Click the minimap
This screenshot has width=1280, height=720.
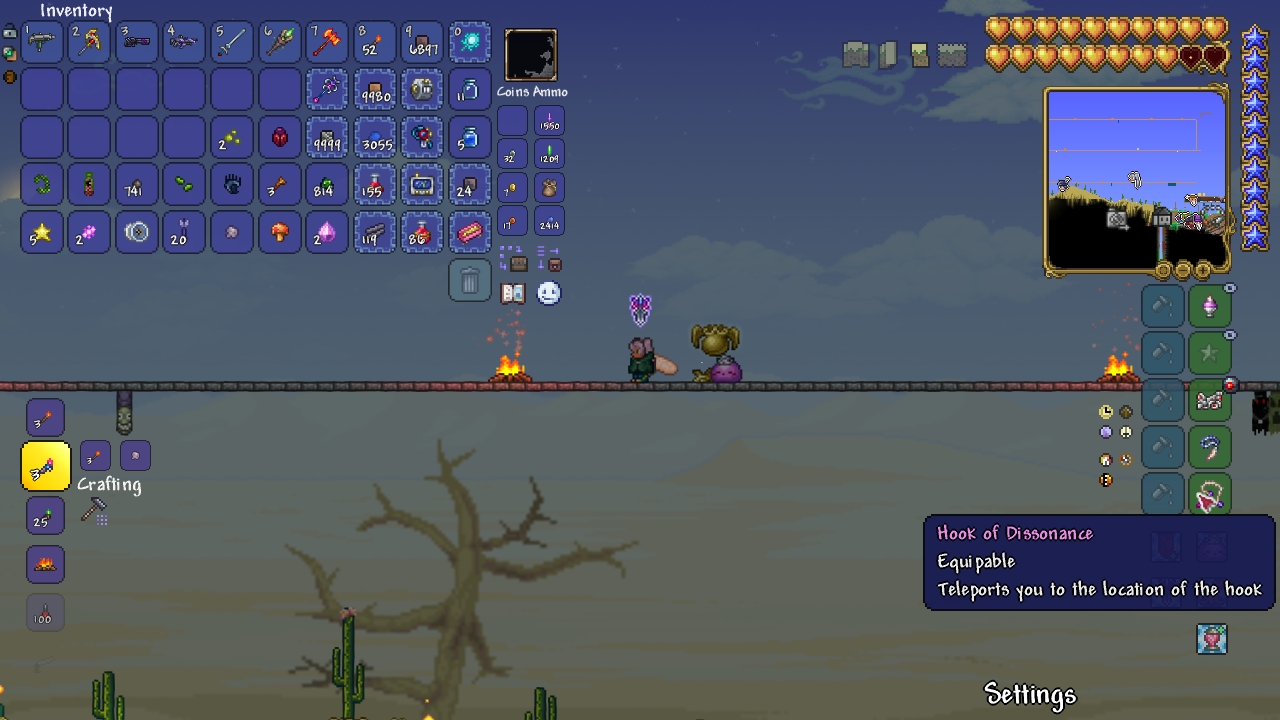tap(1136, 180)
